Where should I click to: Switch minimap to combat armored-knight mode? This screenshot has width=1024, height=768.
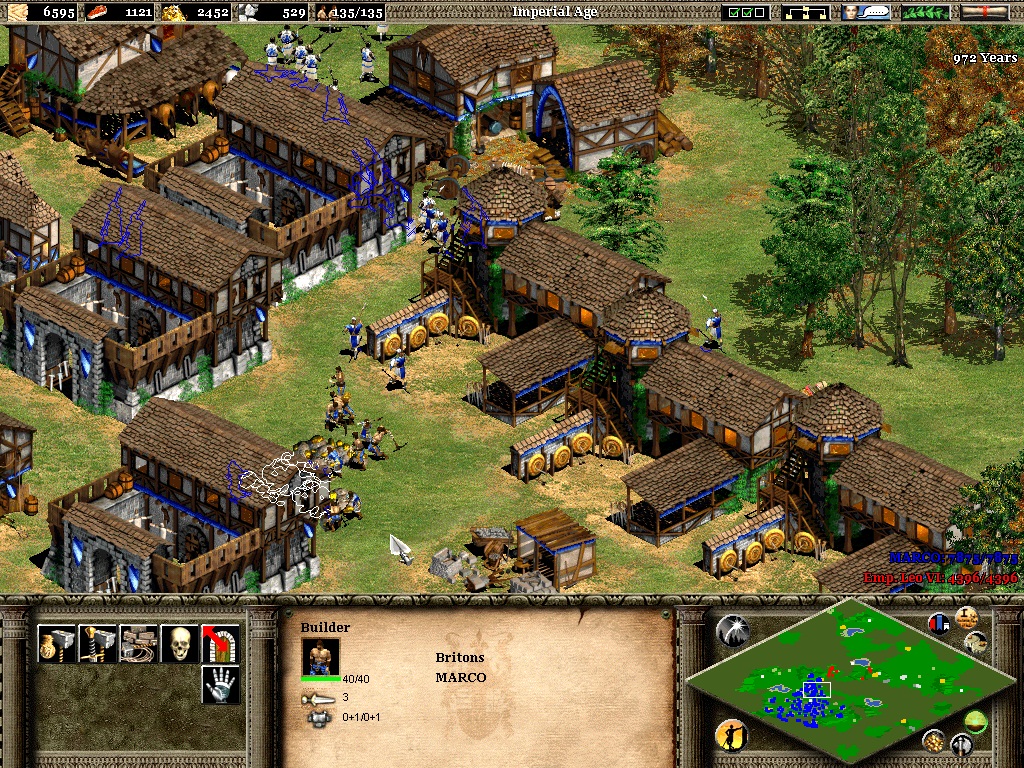coord(962,744)
